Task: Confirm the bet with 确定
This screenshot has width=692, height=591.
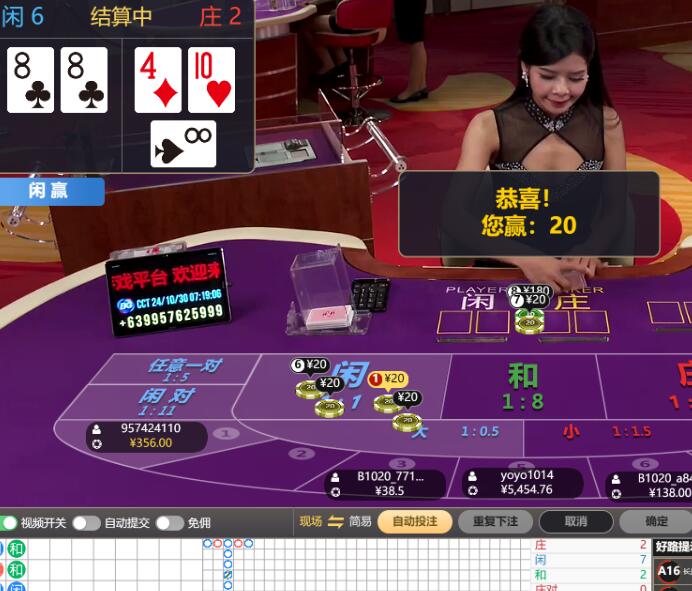Action: pyautogui.click(x=655, y=521)
